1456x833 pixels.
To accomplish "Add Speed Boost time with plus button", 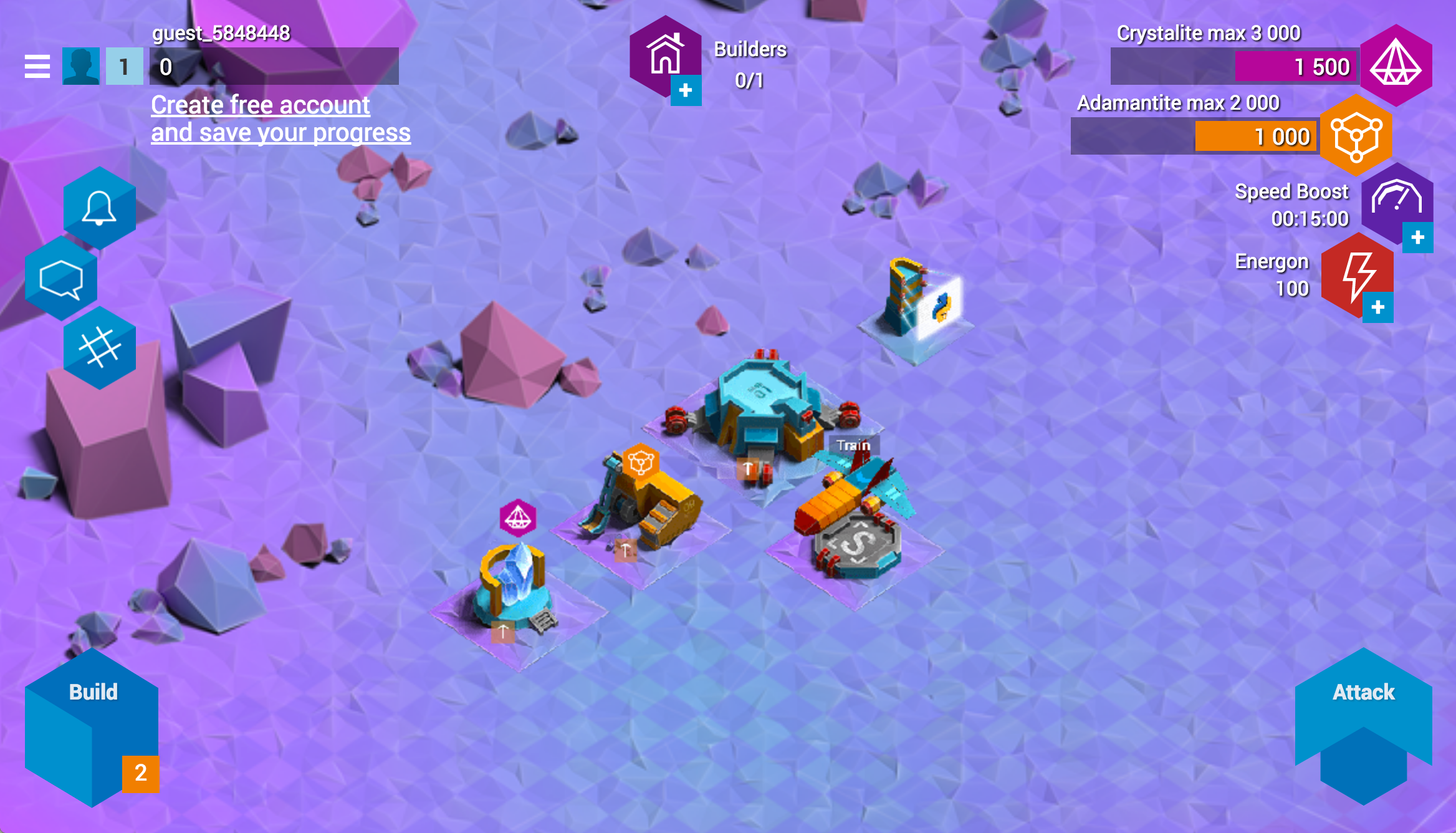I will [1417, 238].
